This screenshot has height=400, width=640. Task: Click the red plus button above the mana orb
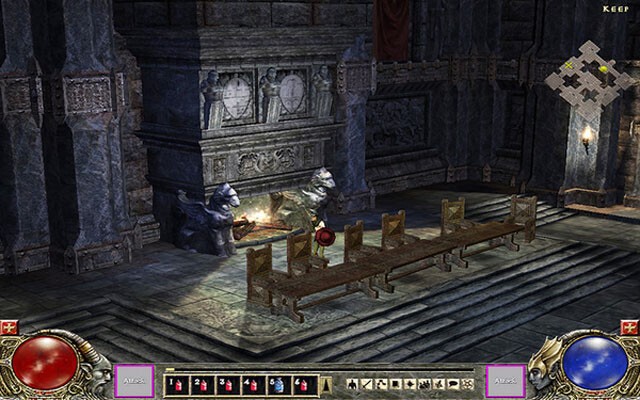(629, 327)
